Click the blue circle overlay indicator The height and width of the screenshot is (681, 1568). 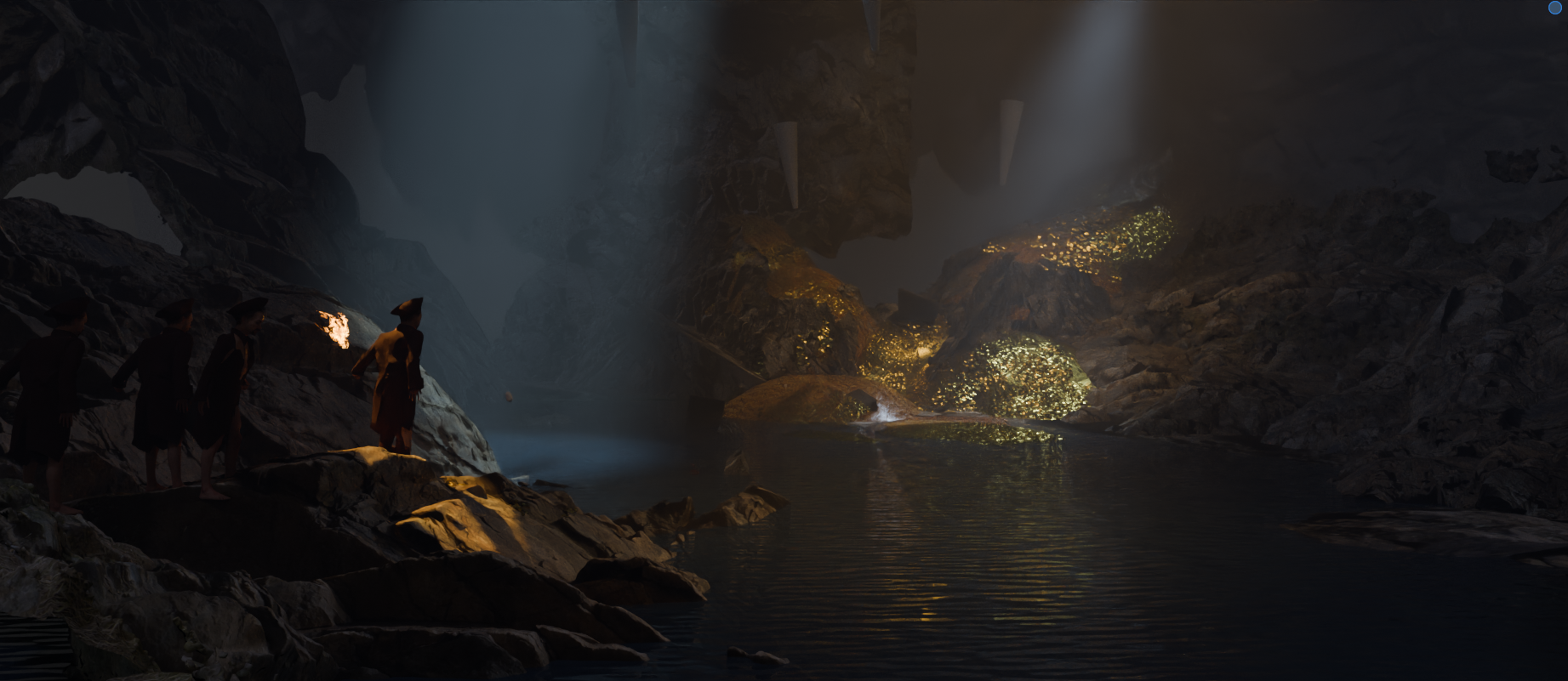(1555, 7)
